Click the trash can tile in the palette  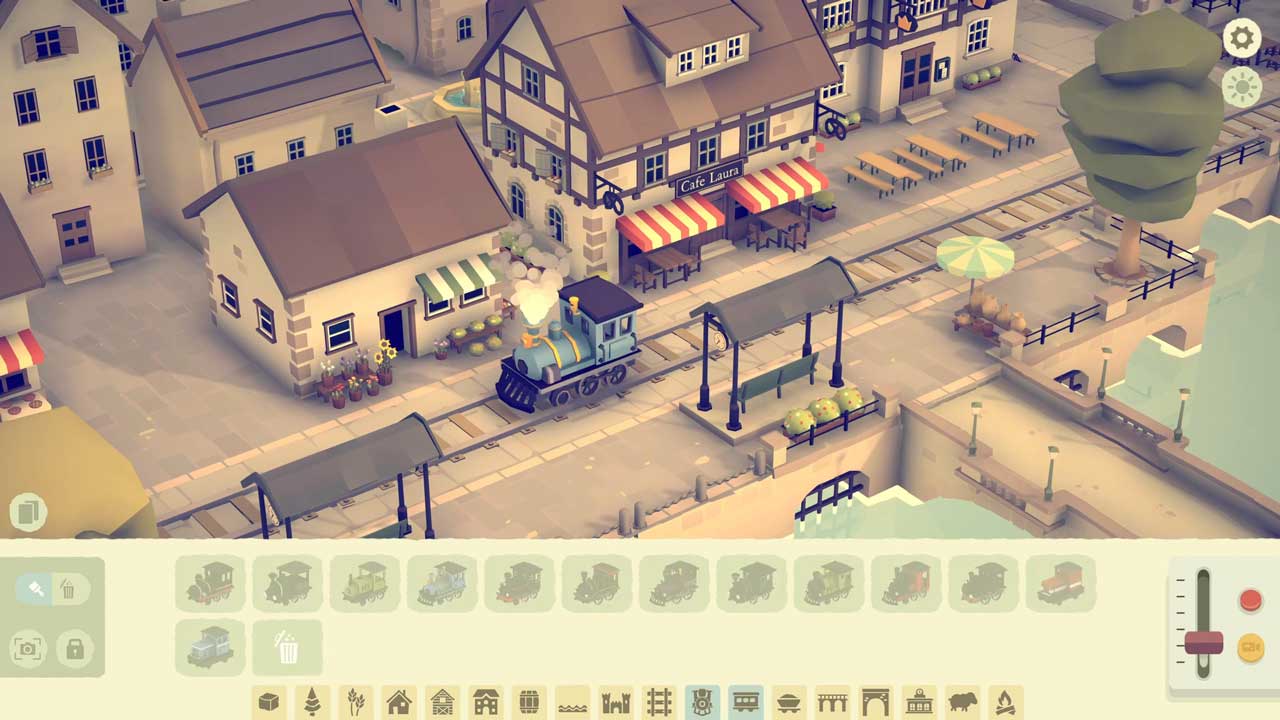[287, 647]
